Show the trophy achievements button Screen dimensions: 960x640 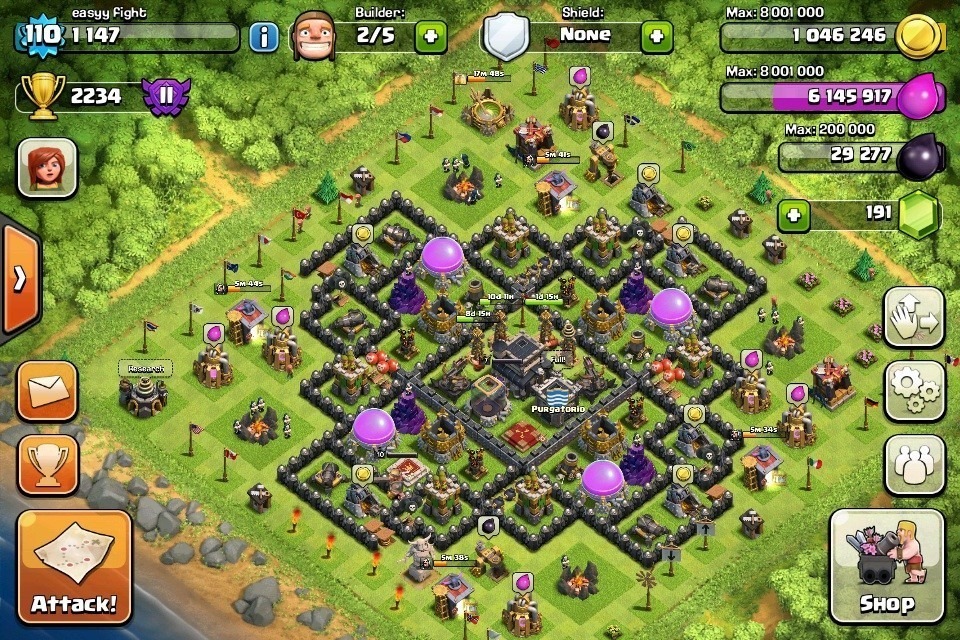tap(47, 464)
